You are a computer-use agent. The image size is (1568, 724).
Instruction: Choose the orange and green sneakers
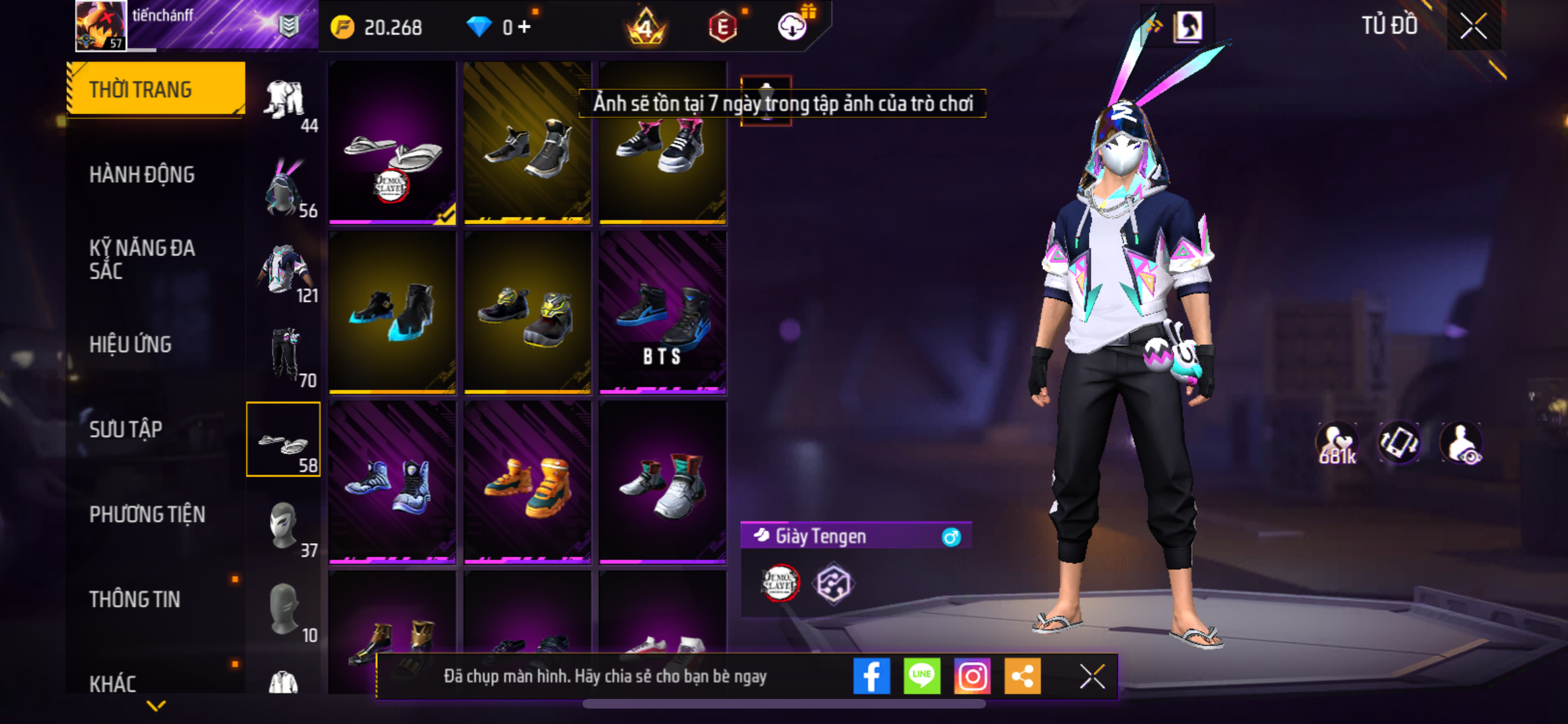coord(527,483)
